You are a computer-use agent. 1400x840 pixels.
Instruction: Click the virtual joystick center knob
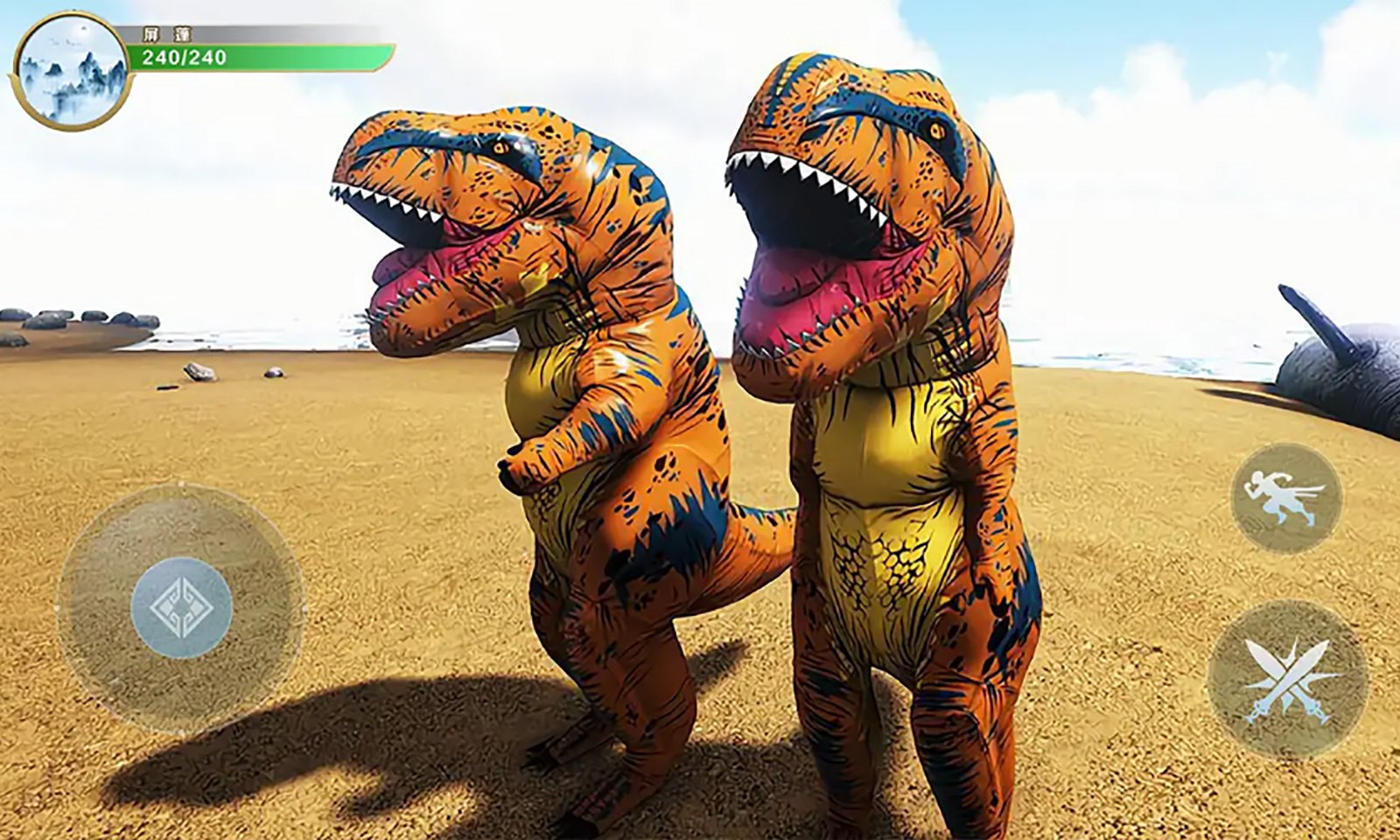click(x=181, y=607)
